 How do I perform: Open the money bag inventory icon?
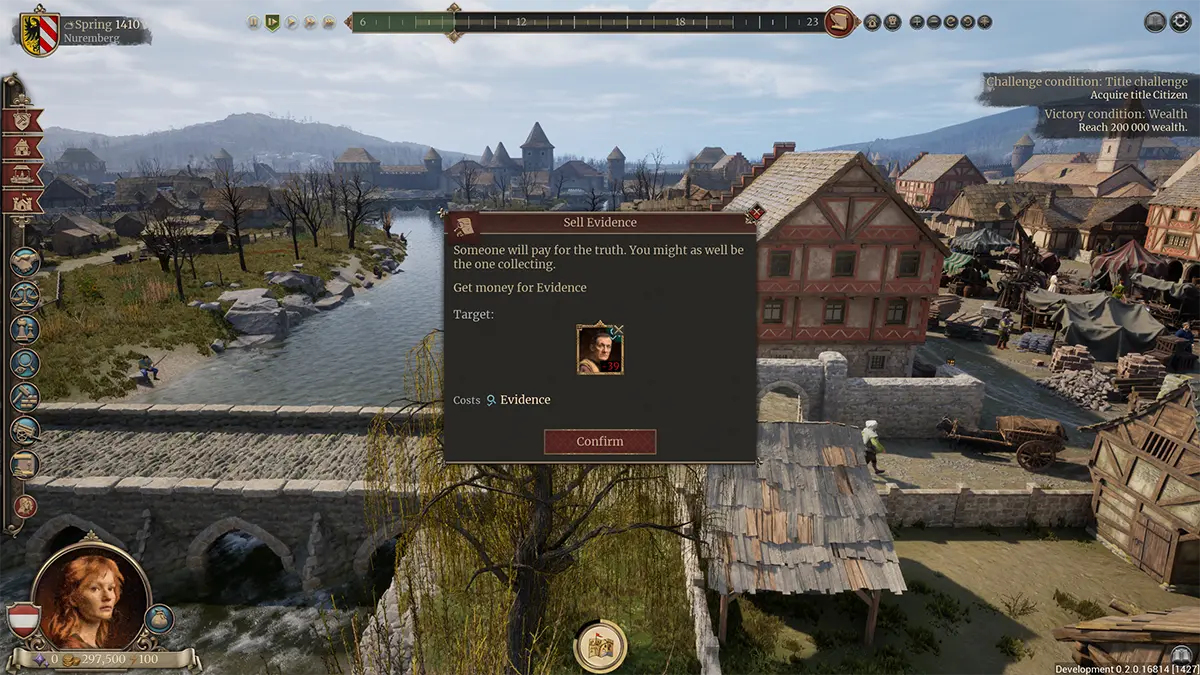click(x=159, y=619)
